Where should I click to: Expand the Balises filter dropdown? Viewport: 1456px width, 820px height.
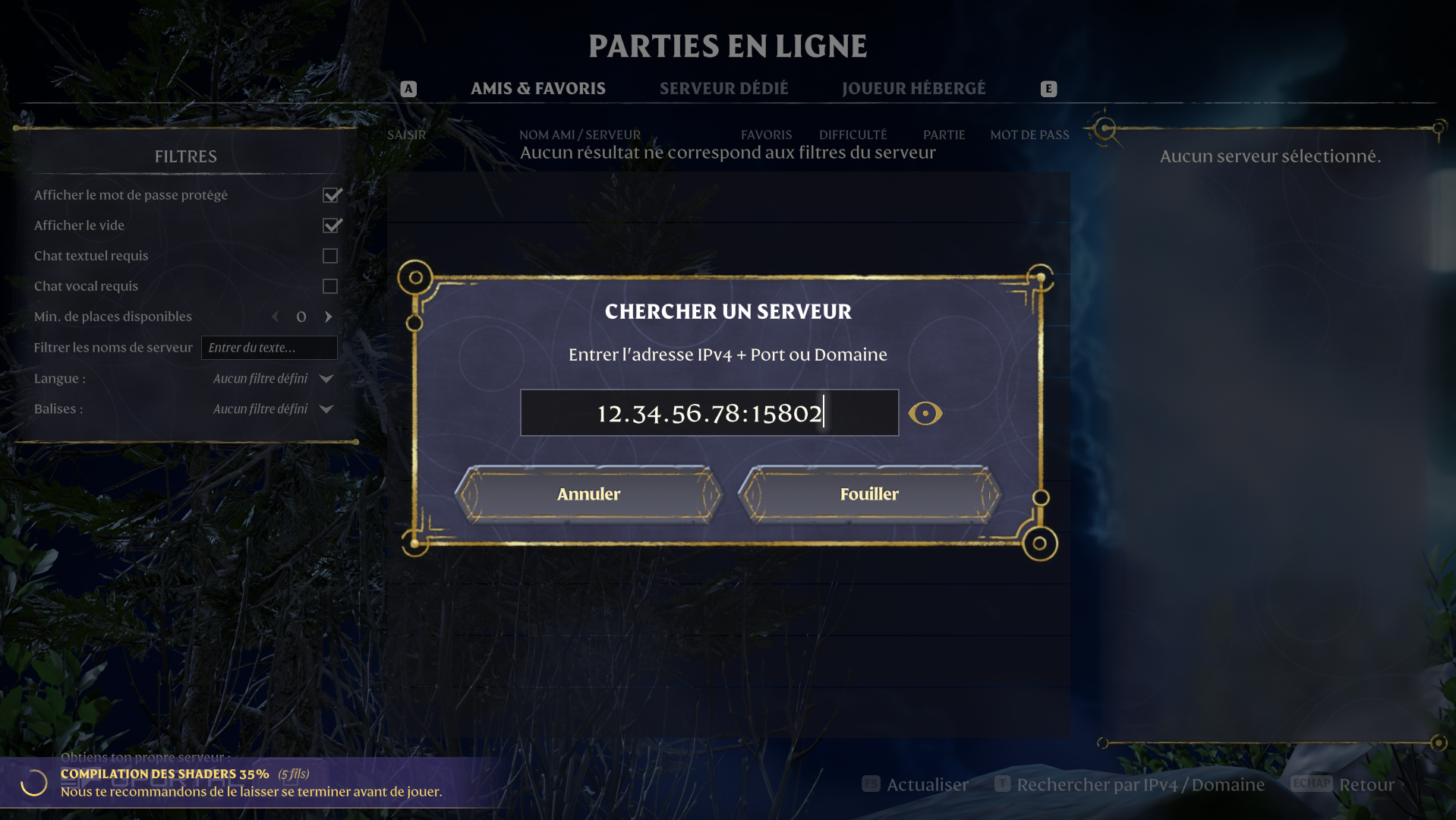click(x=326, y=408)
